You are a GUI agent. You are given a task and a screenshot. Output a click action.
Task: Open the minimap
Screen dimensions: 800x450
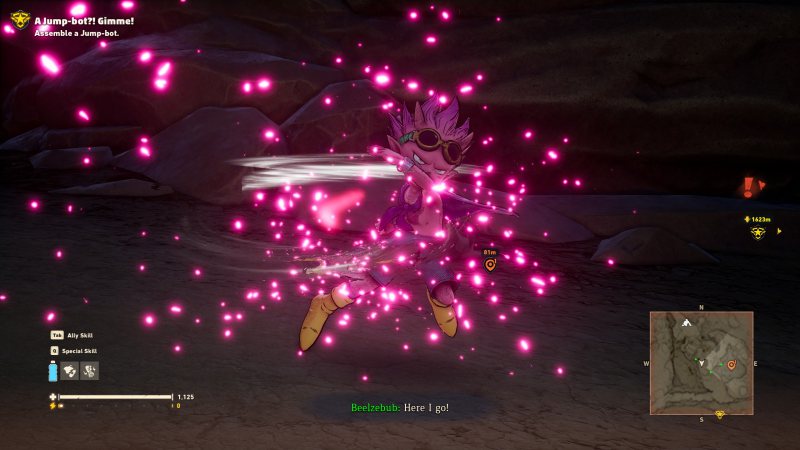pyautogui.click(x=701, y=361)
